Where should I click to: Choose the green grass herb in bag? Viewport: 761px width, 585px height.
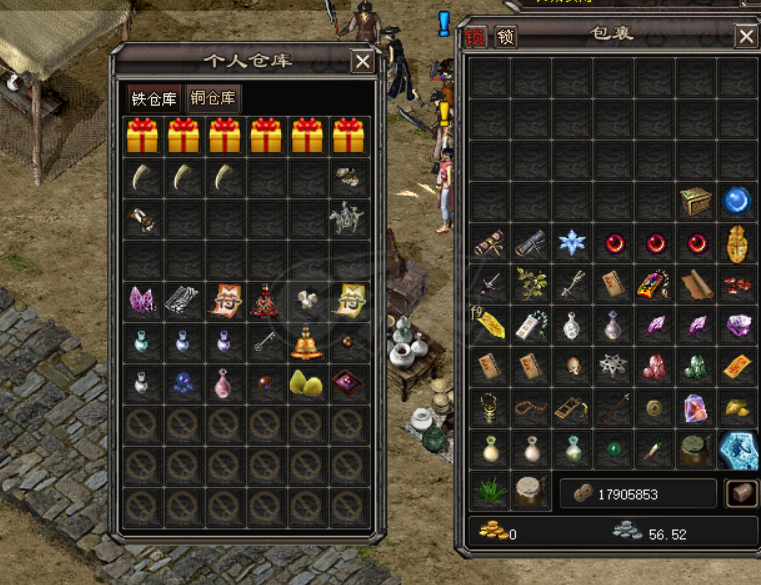[x=490, y=491]
